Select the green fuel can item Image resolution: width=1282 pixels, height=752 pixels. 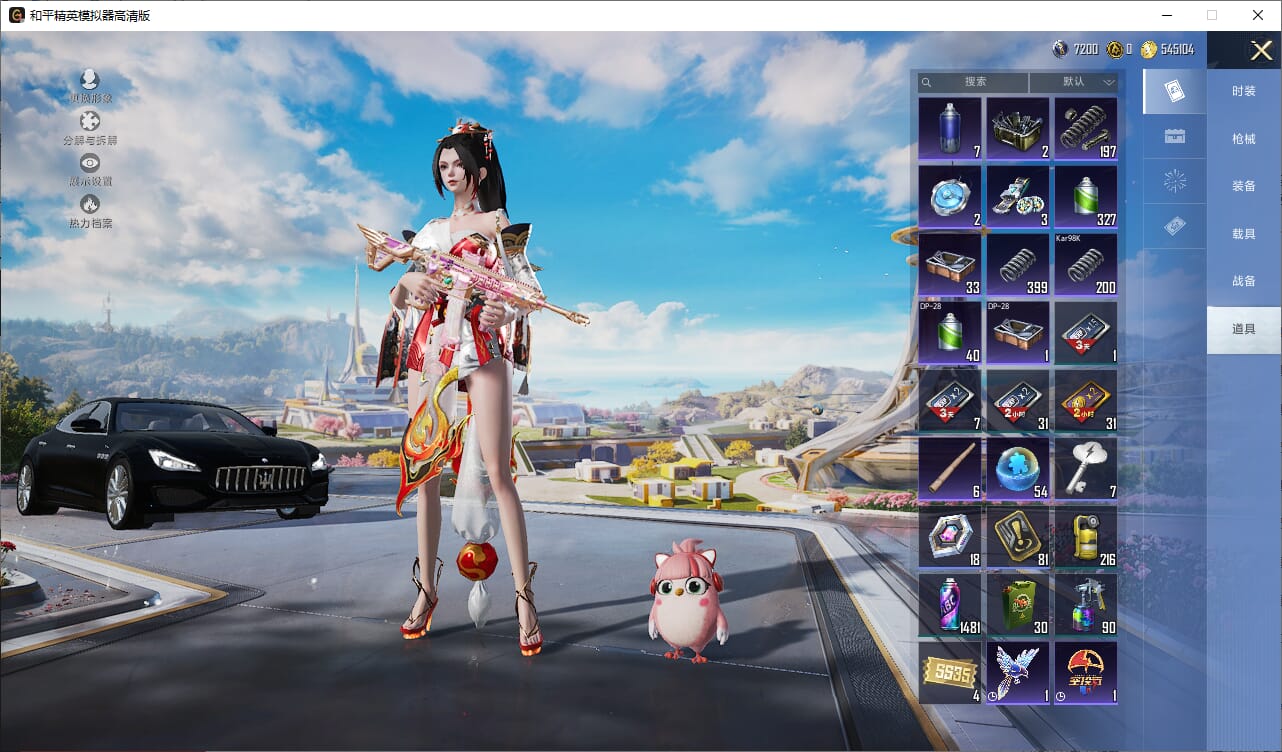click(1018, 604)
